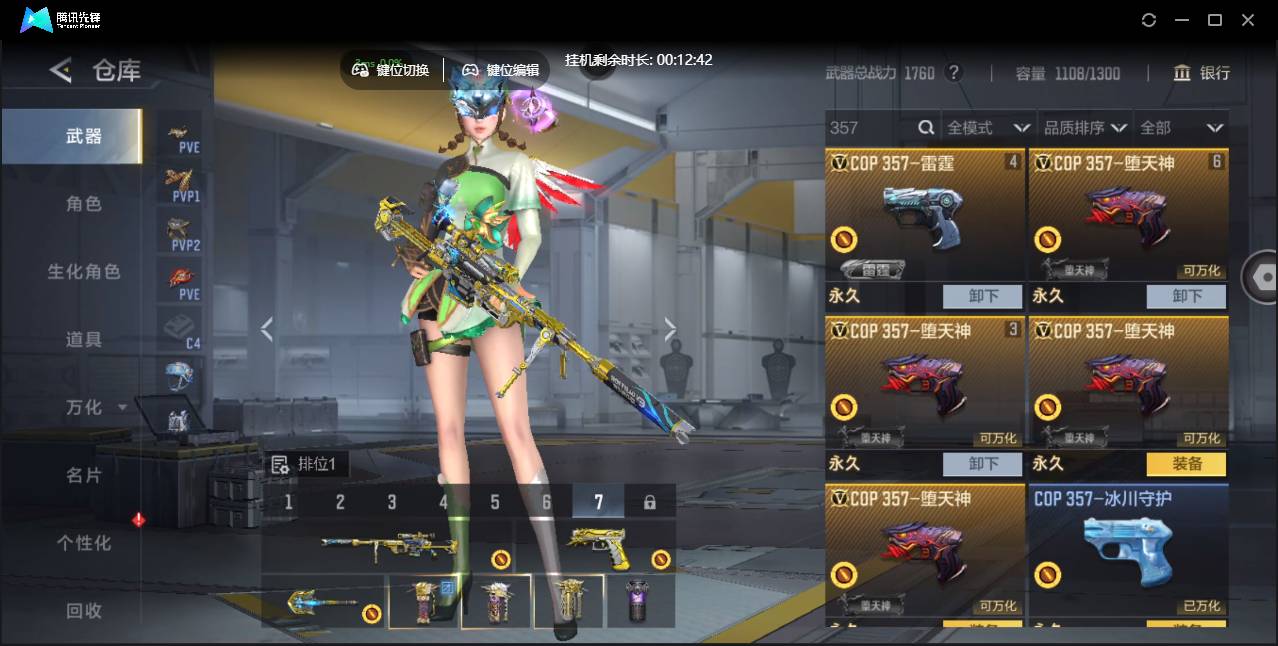This screenshot has height=646, width=1278.
Task: Rotate to the next character view arrow
Action: (x=670, y=329)
